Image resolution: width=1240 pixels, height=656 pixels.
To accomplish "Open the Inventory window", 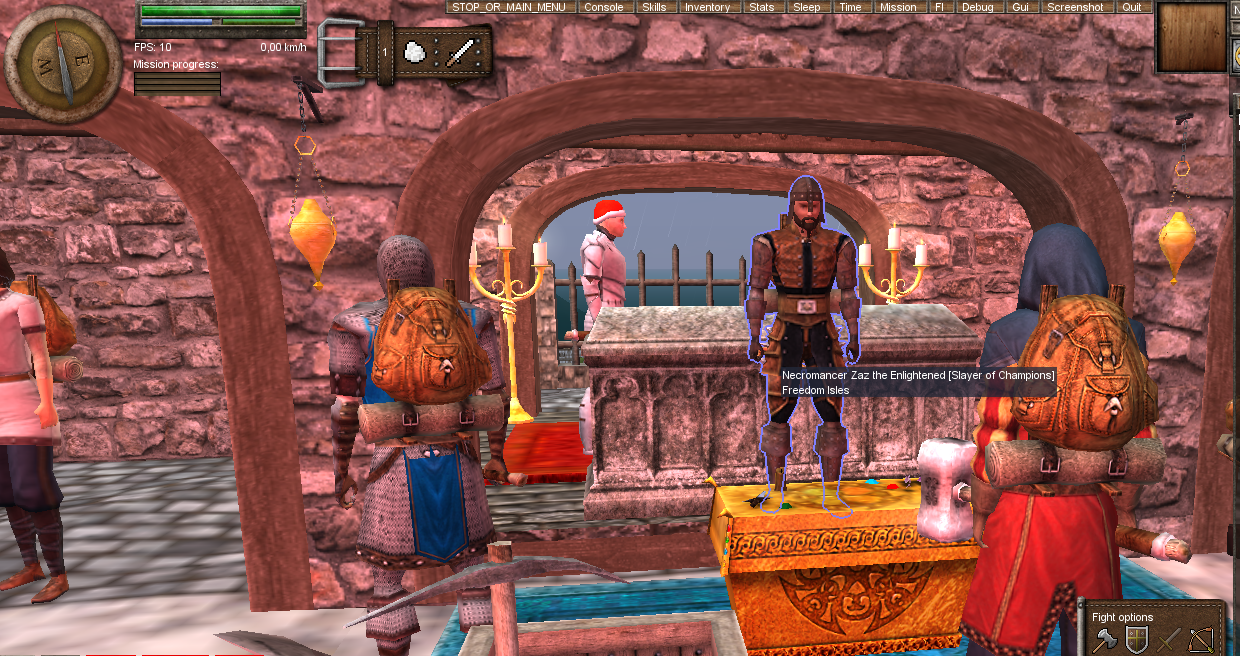I will [707, 7].
